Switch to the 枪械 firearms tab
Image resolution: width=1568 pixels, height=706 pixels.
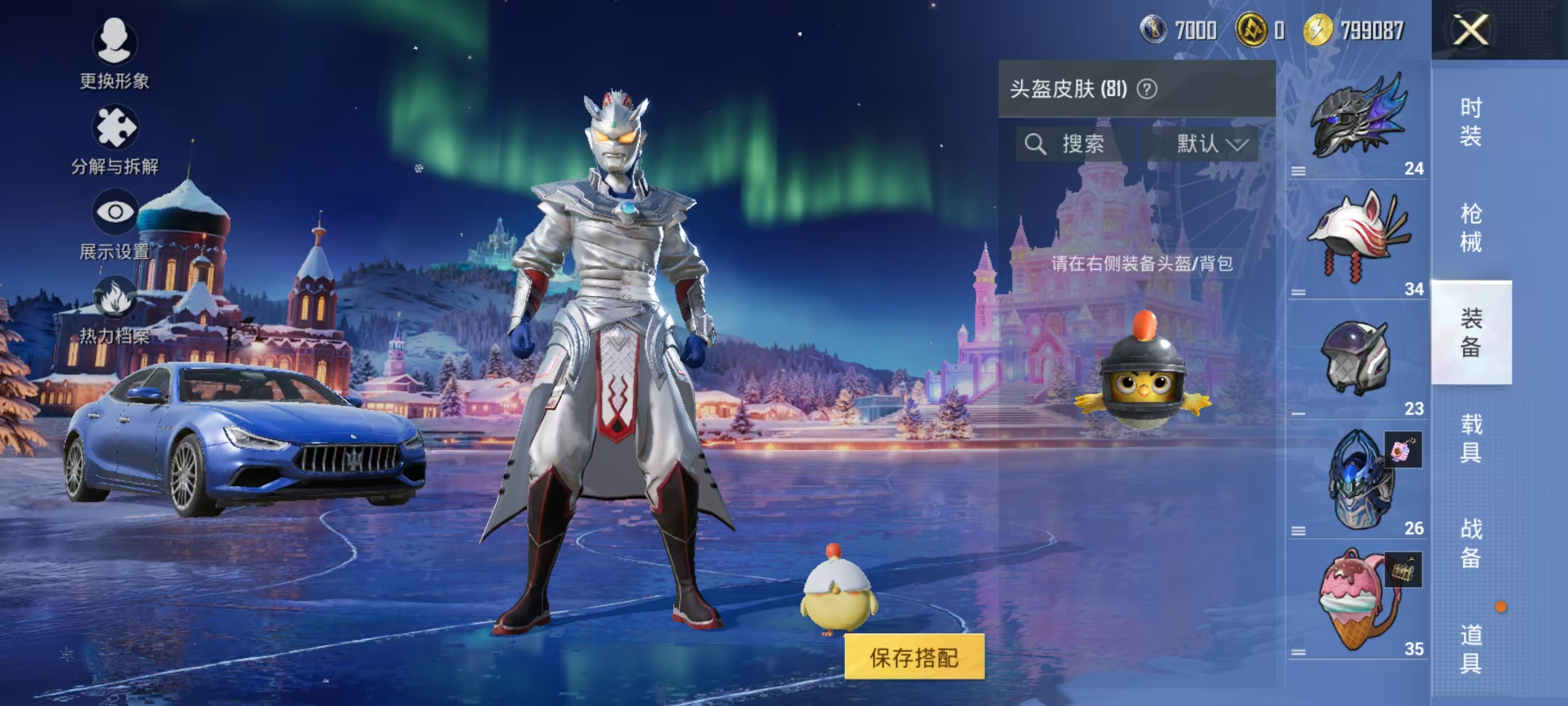pos(1471,227)
